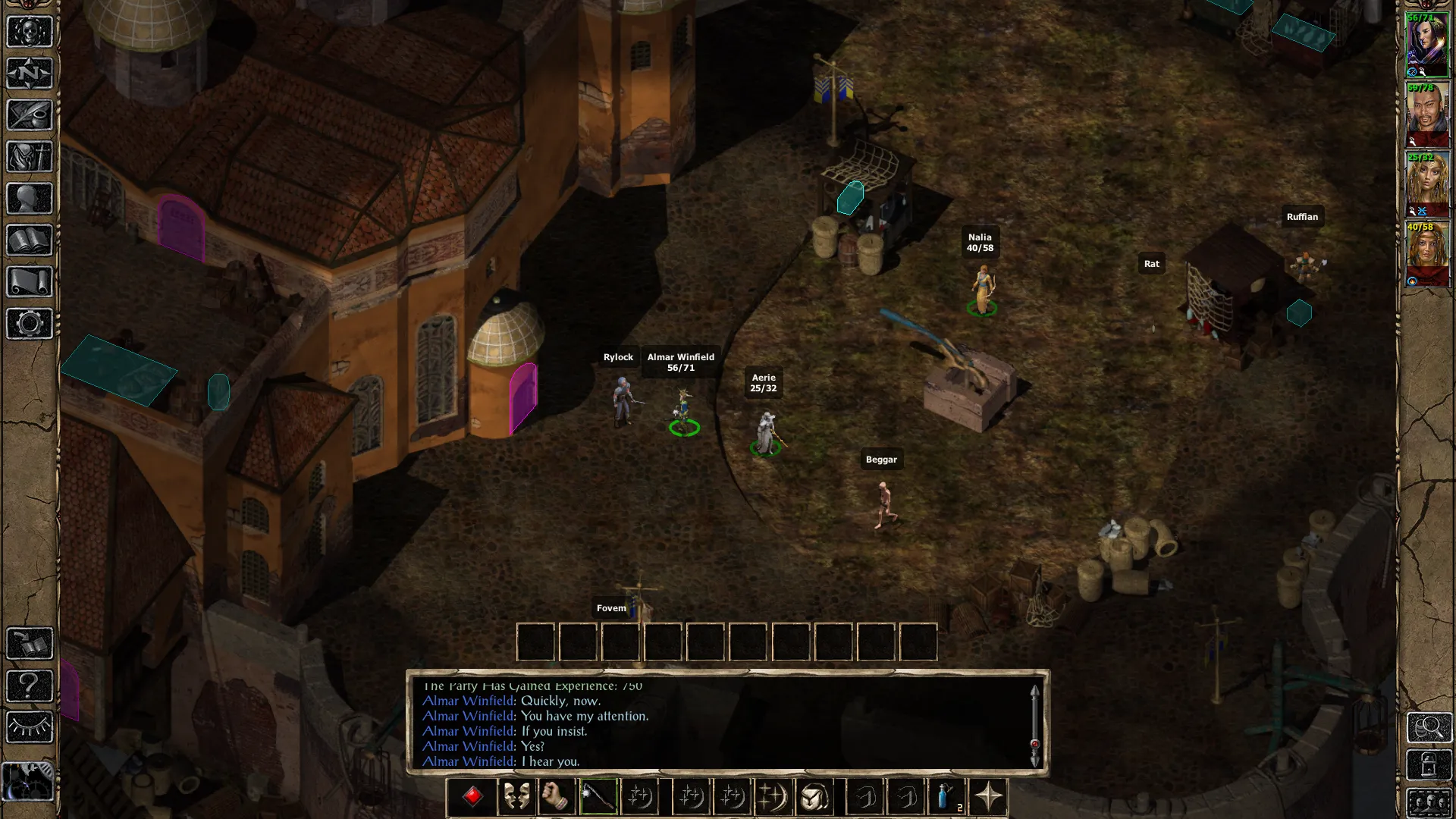The width and height of the screenshot is (1456, 819).
Task: Select the fist attack action
Action: click(x=557, y=797)
